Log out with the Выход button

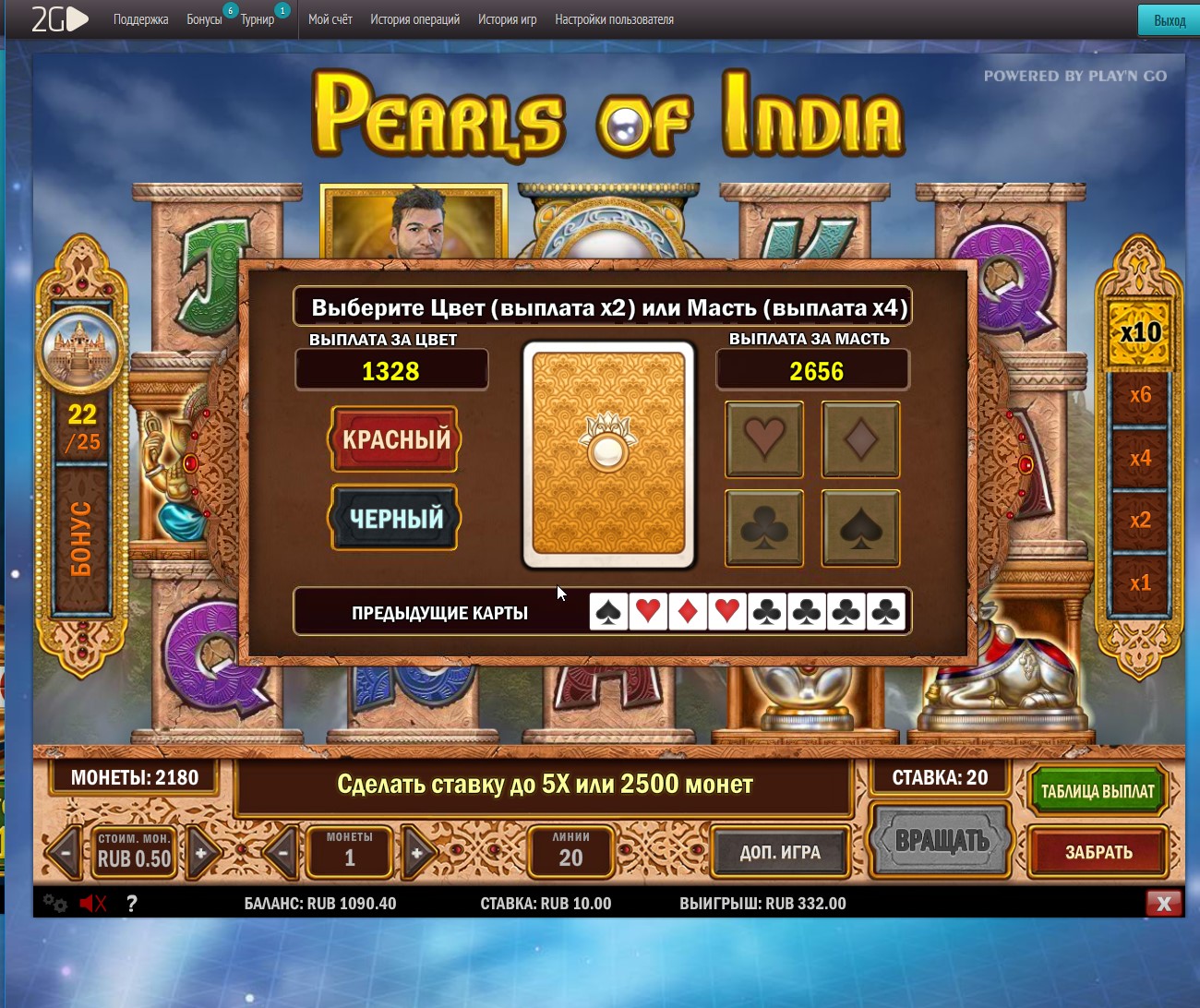click(x=1170, y=20)
